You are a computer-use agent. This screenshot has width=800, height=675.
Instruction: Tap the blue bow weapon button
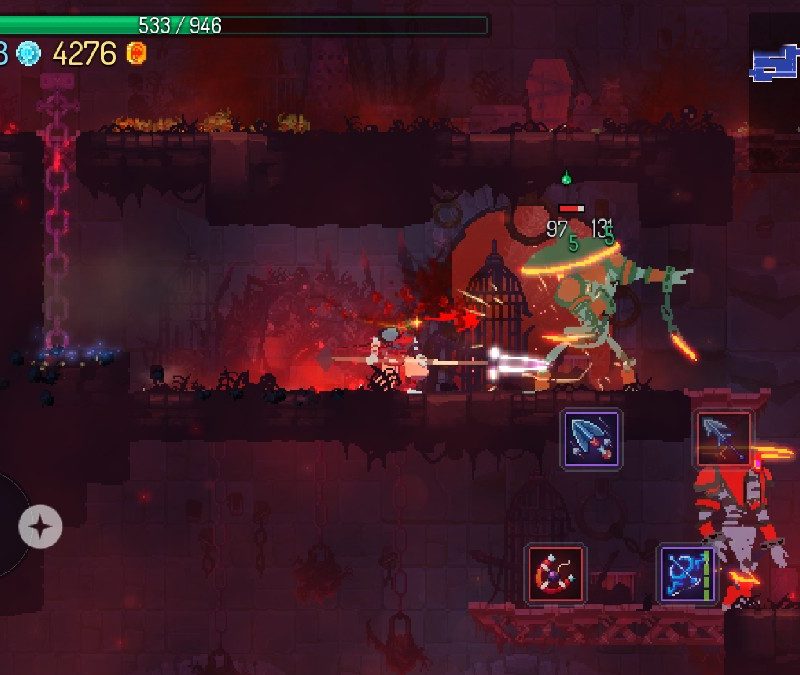[687, 574]
